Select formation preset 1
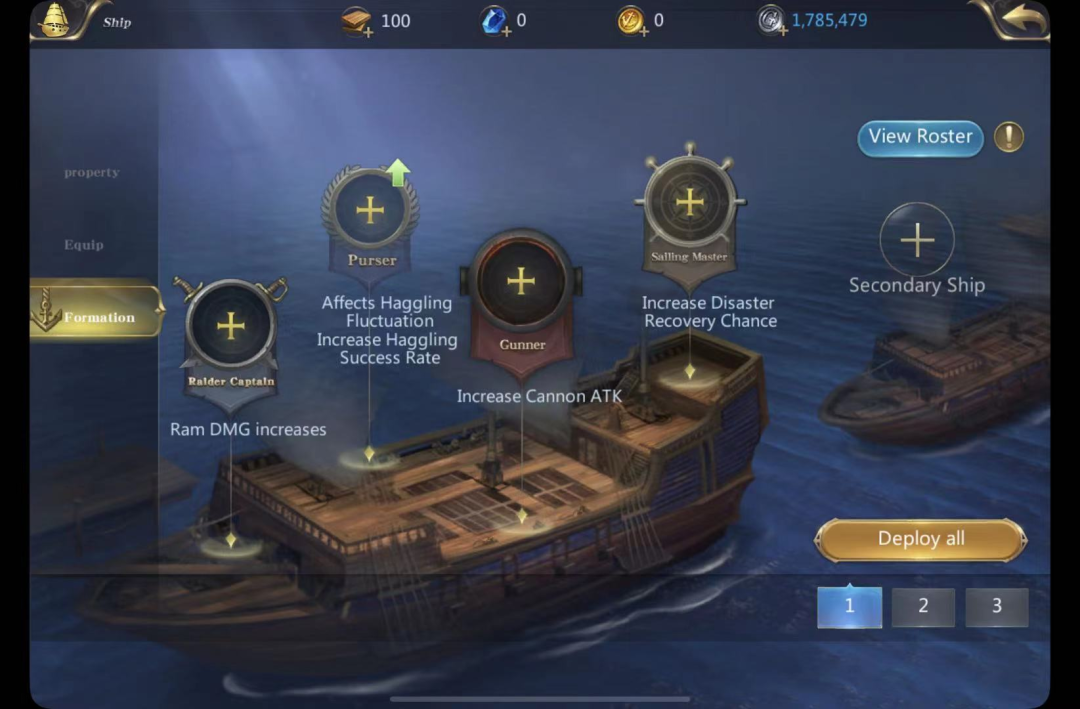Viewport: 1080px width, 709px height. pyautogui.click(x=849, y=606)
